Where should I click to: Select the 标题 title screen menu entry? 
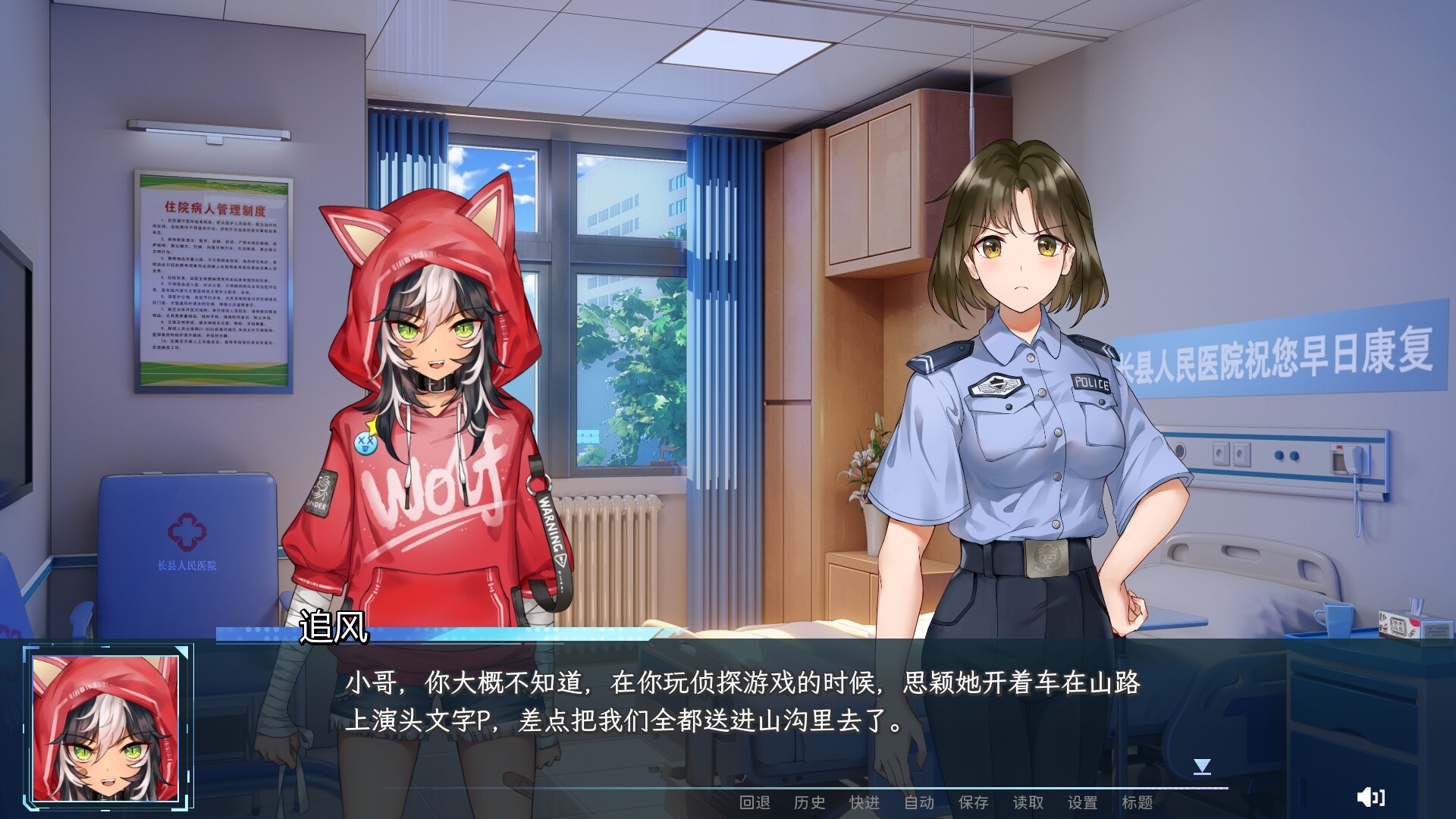1137,802
